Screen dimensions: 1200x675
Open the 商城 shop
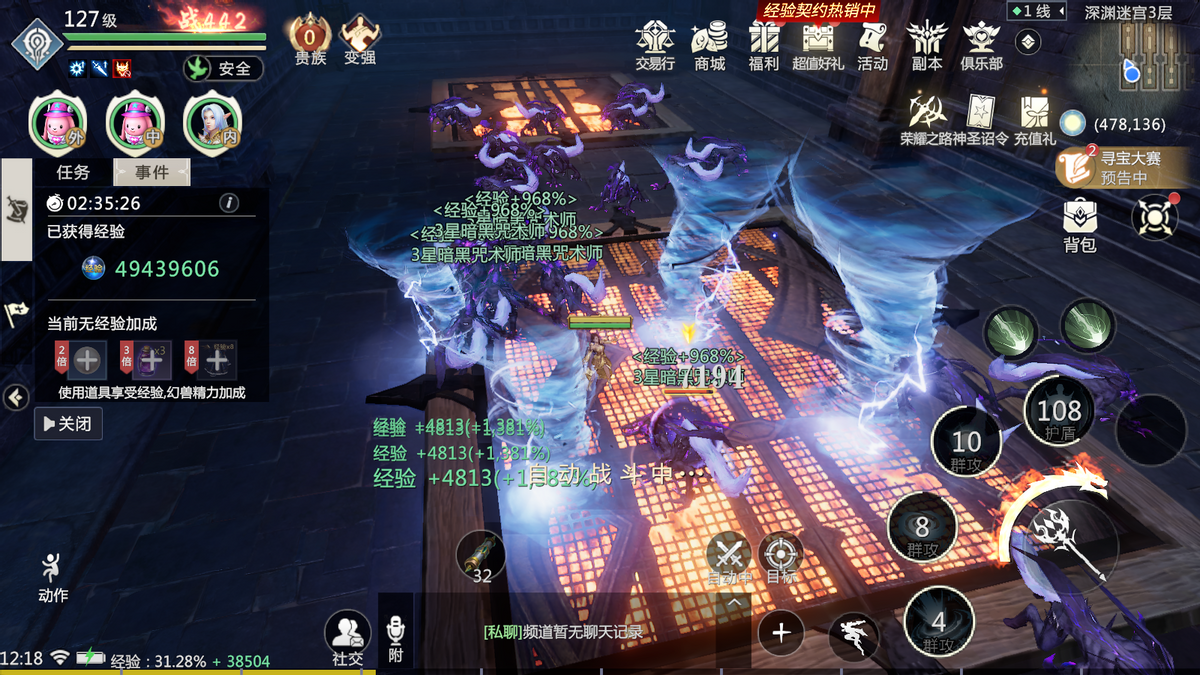(710, 45)
